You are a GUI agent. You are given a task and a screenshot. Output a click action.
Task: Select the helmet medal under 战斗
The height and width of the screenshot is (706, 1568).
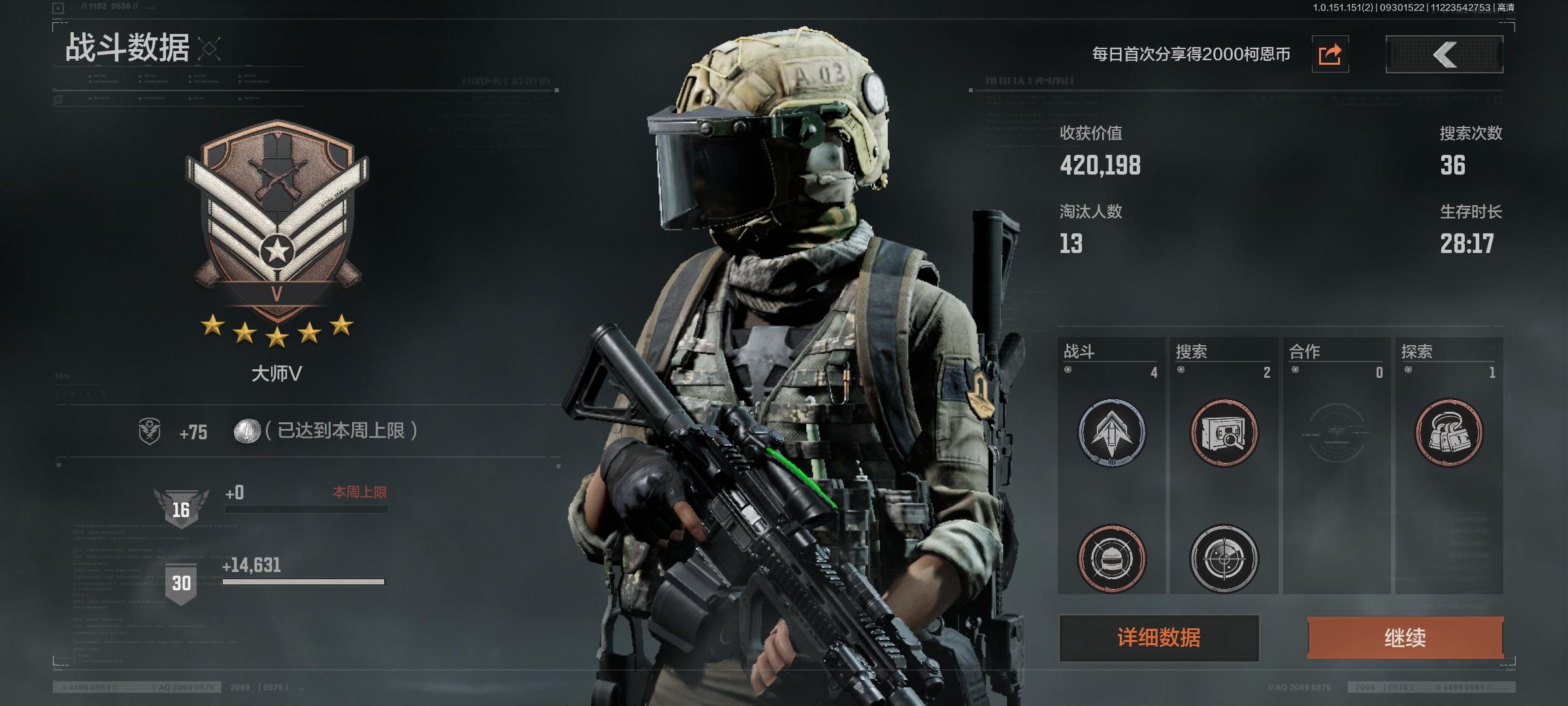click(x=1111, y=558)
